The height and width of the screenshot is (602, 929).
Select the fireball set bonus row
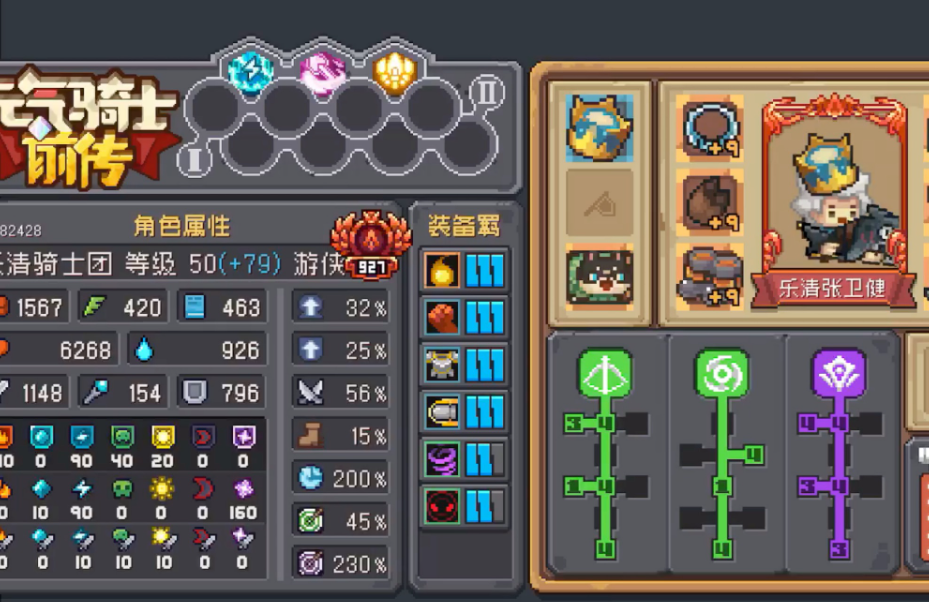pos(465,270)
